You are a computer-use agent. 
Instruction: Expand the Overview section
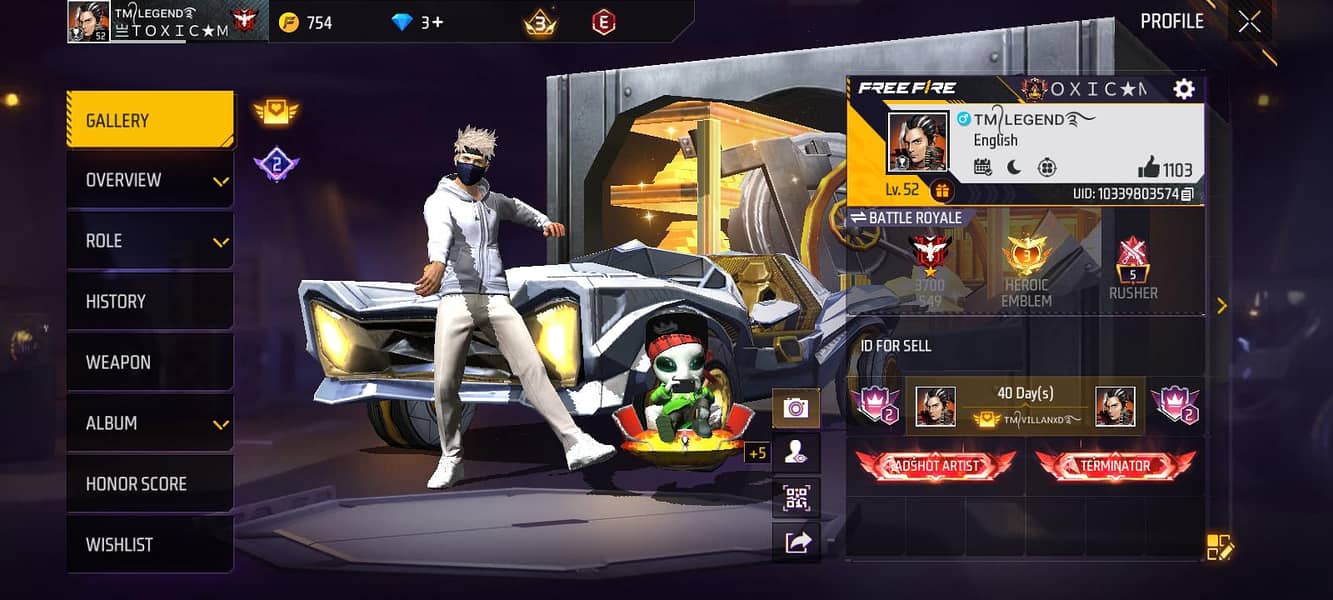coord(150,180)
